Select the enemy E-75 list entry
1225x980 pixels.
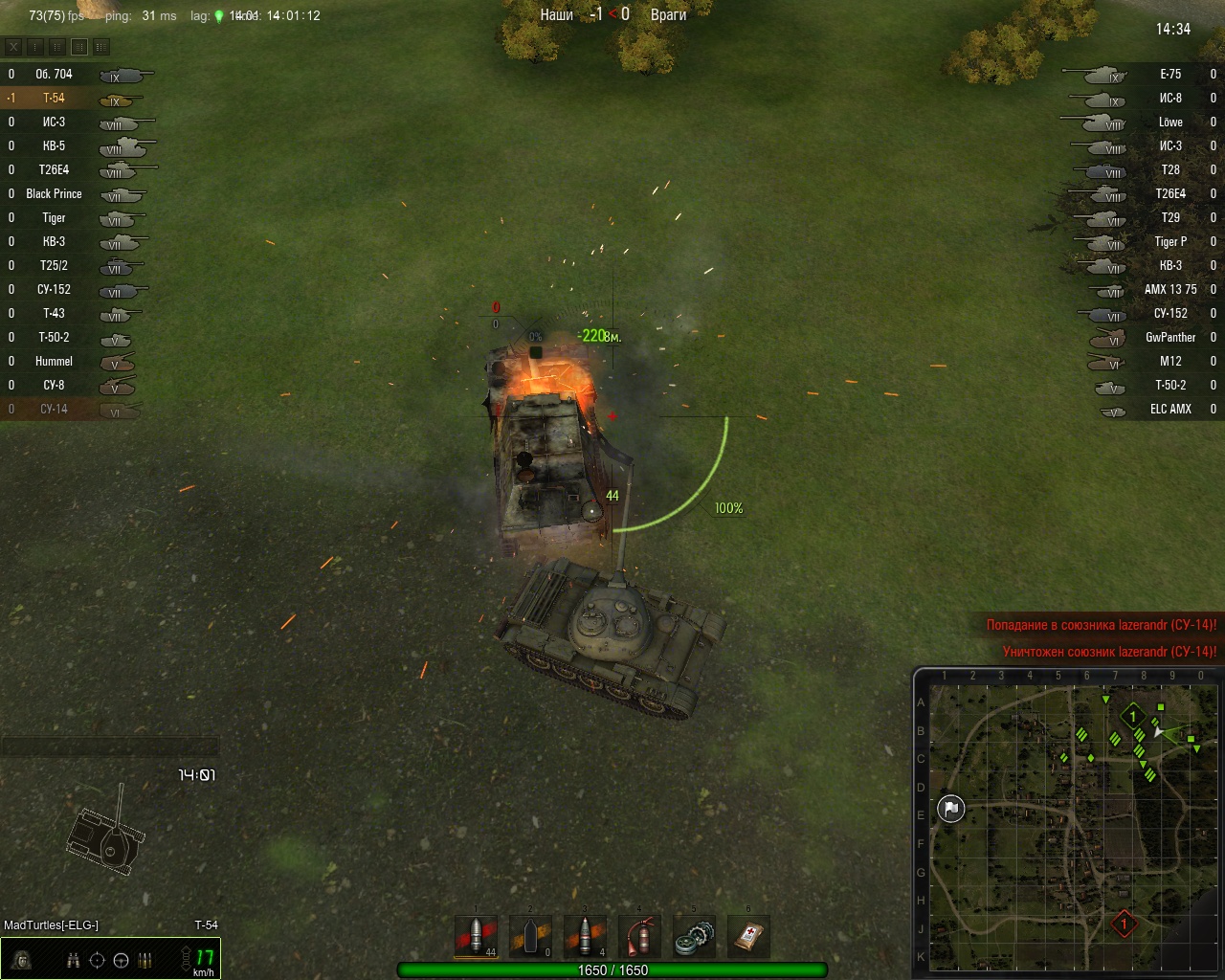1169,75
